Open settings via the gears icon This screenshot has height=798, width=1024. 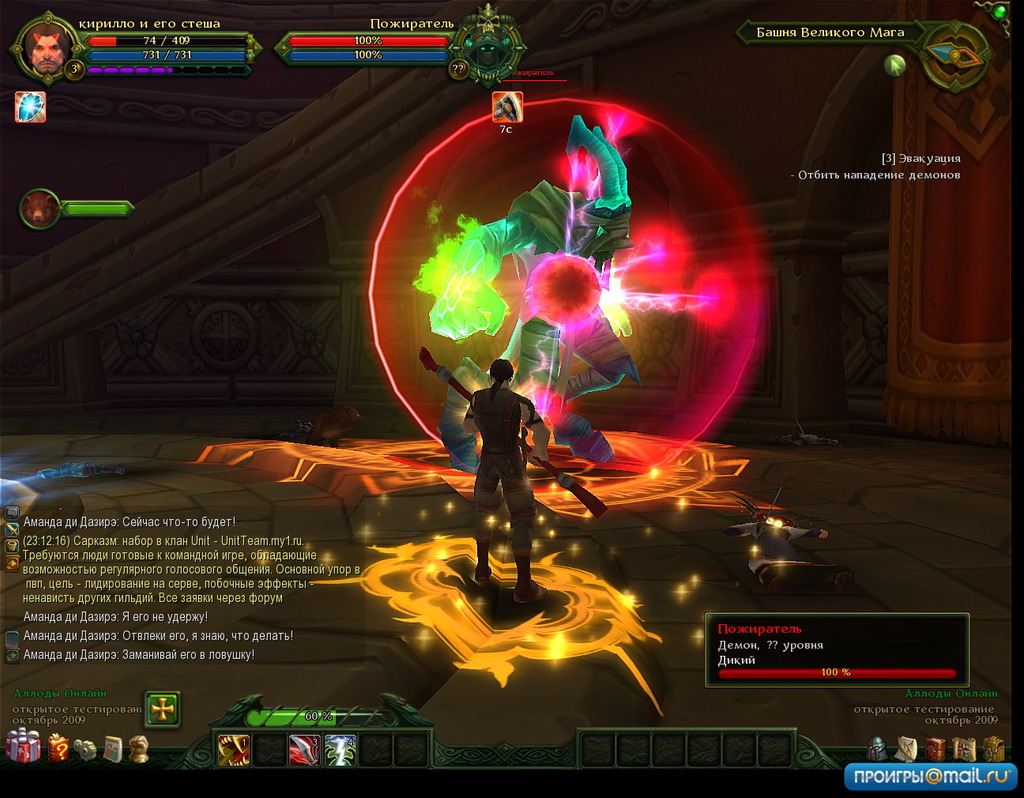click(87, 749)
